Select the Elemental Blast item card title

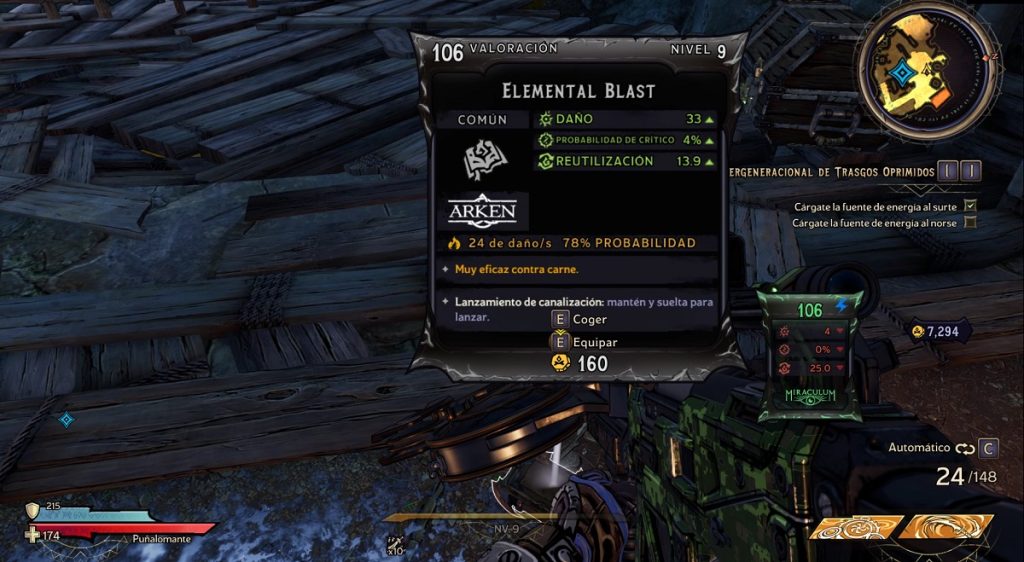[579, 91]
